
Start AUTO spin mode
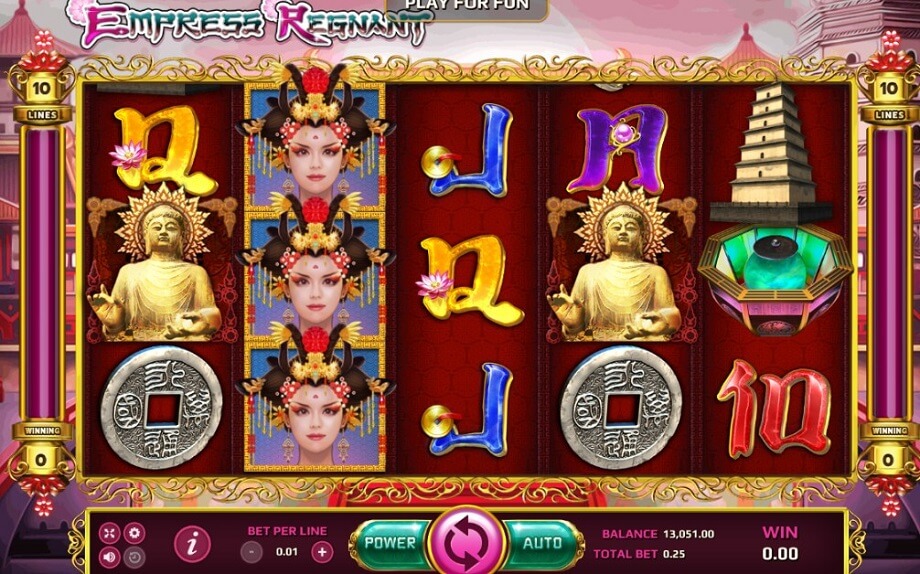click(x=543, y=543)
